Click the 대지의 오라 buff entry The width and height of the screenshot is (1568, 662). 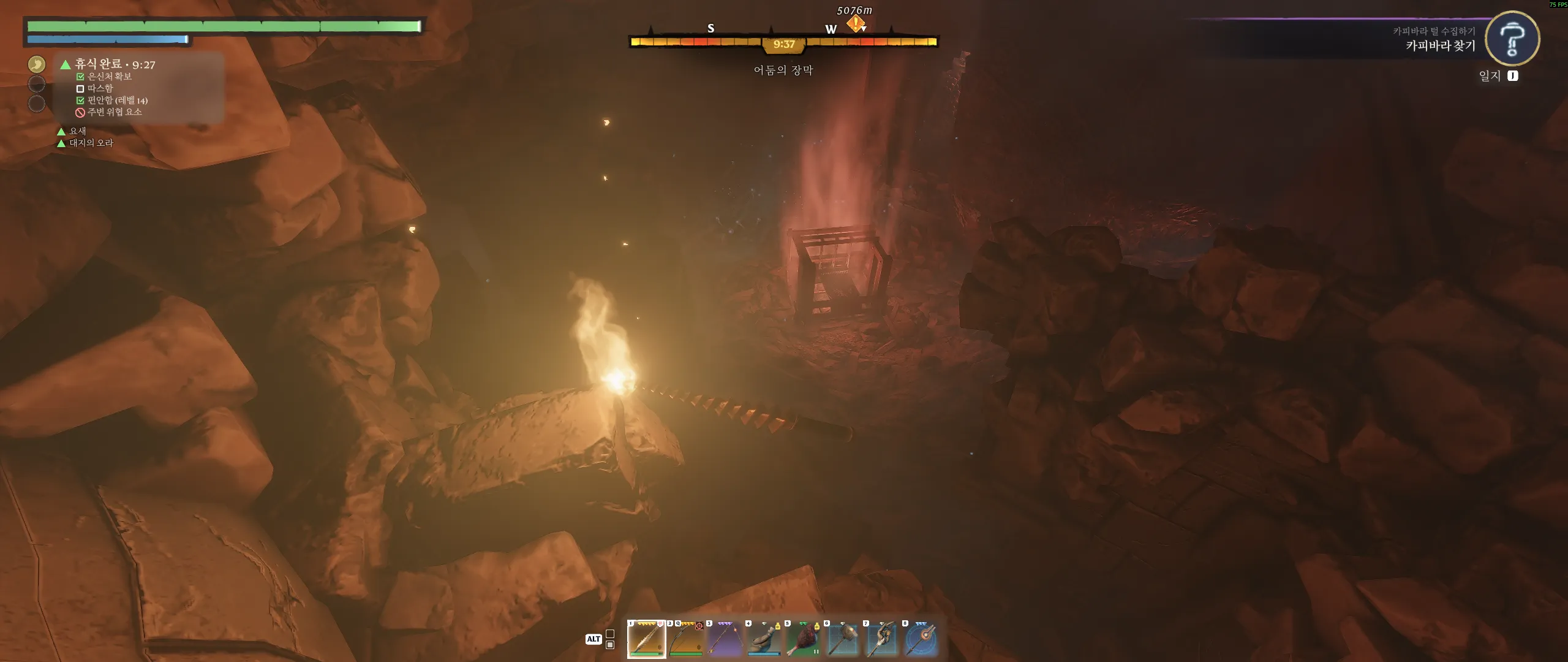coord(91,143)
